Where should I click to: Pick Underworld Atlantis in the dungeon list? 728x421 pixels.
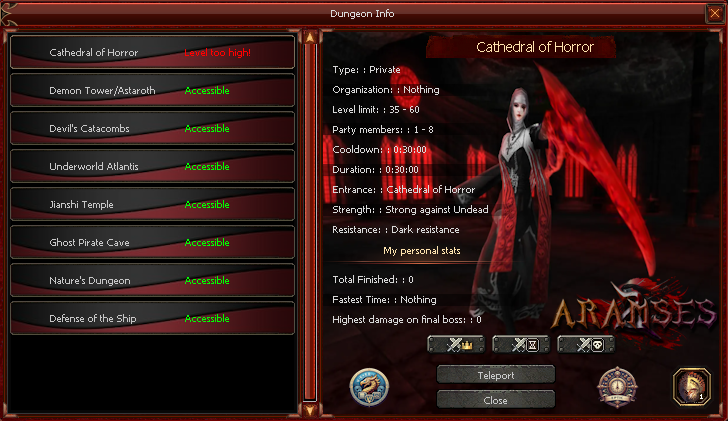tap(152, 167)
